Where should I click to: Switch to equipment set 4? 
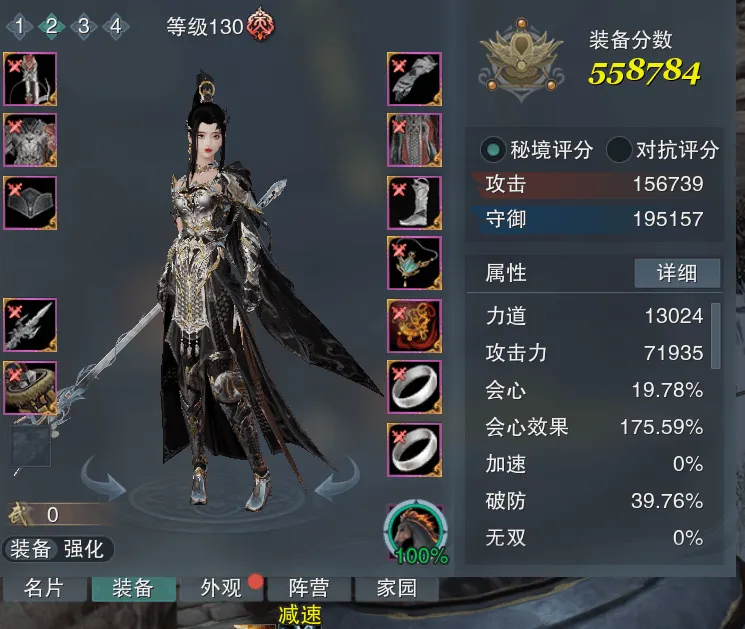116,26
